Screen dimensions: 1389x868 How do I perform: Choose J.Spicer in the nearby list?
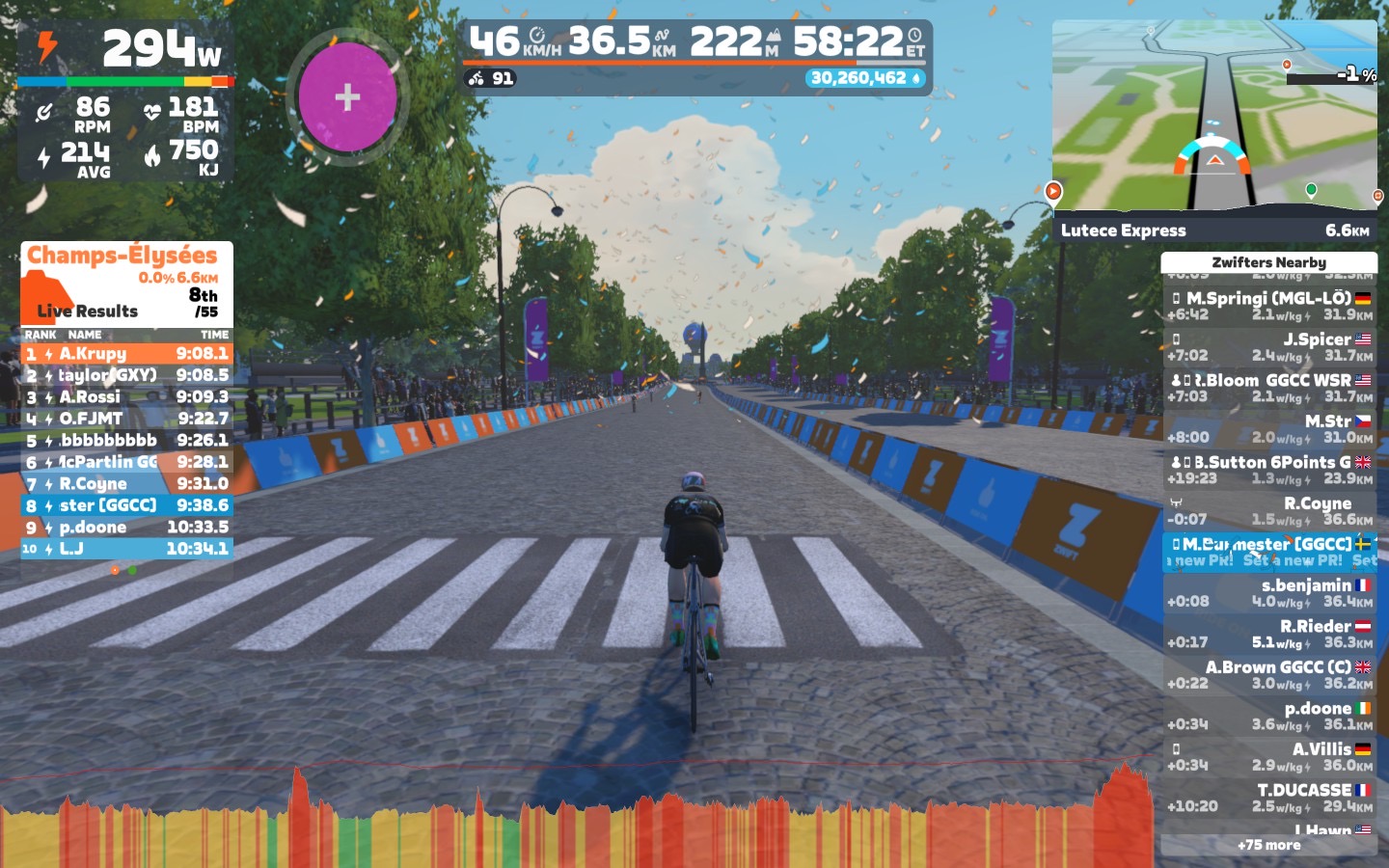click(1268, 346)
